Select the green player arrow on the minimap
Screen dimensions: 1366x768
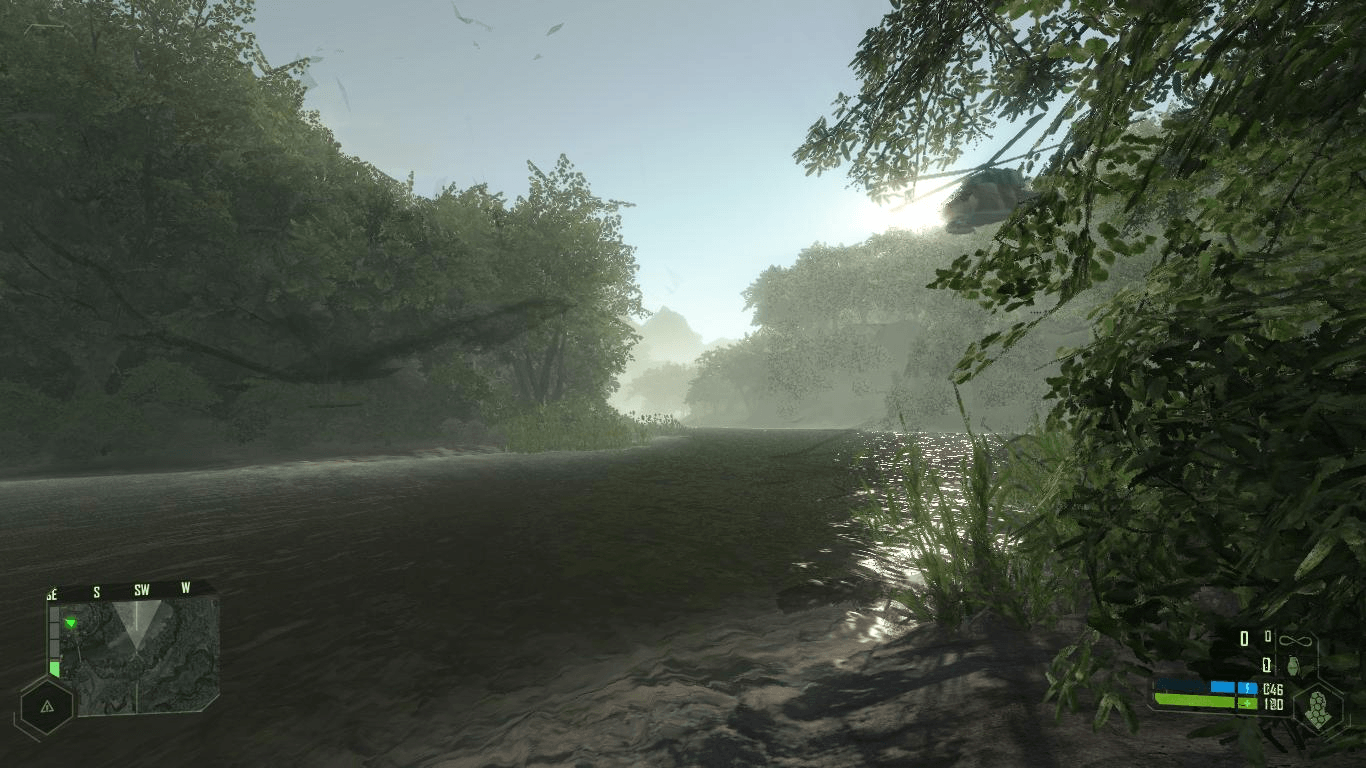(x=71, y=623)
